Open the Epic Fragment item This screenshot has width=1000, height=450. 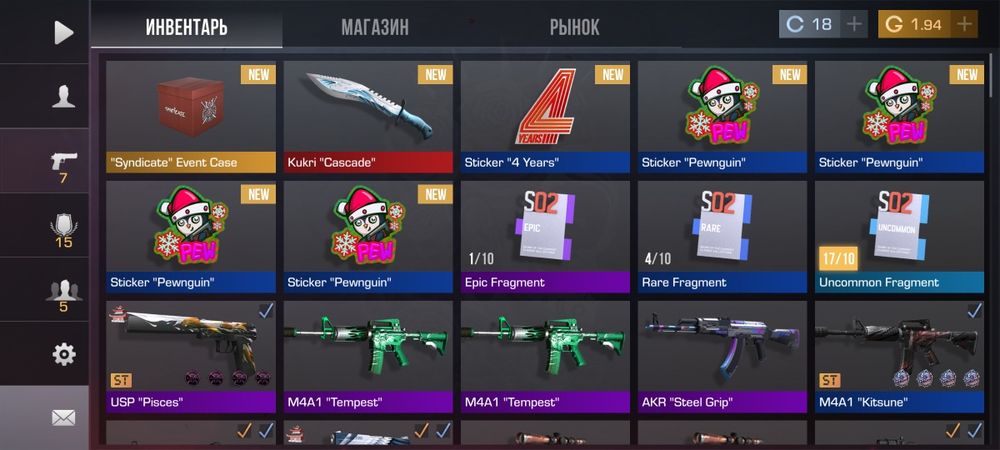click(545, 236)
